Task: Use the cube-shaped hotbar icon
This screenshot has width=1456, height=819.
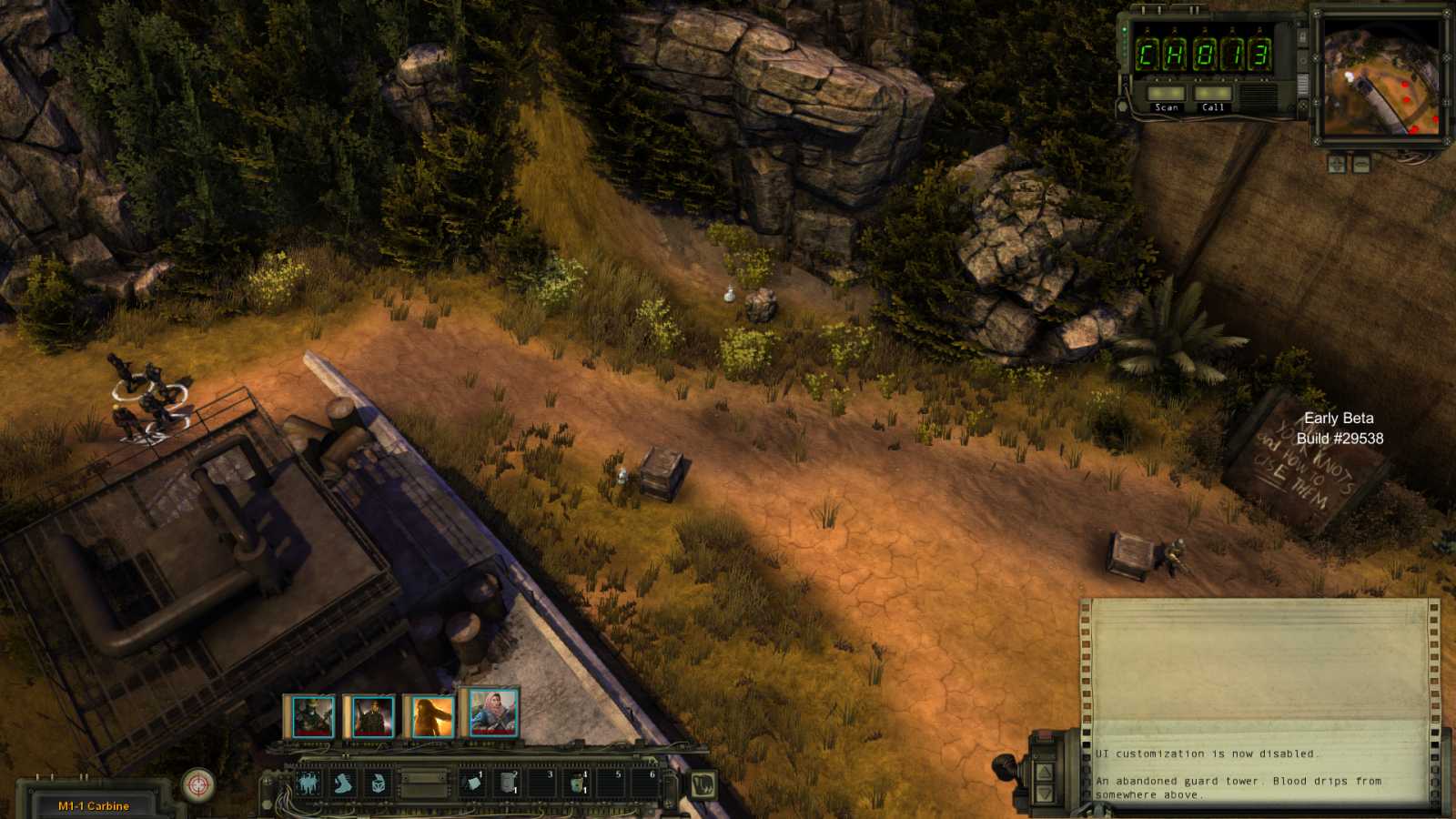Action: [378, 784]
